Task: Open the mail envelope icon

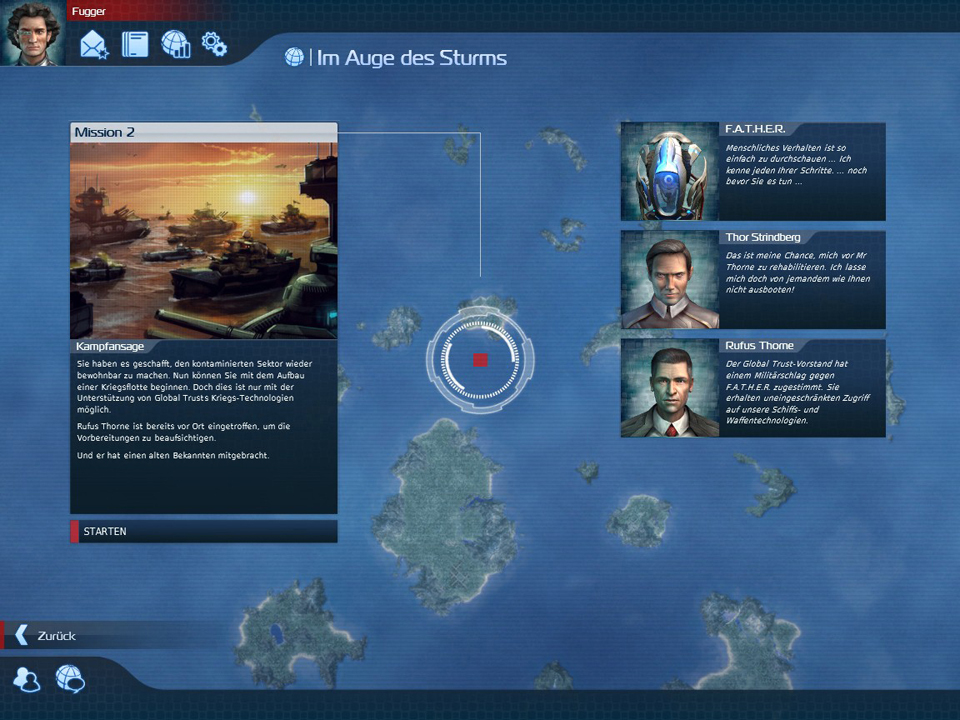Action: coord(94,45)
